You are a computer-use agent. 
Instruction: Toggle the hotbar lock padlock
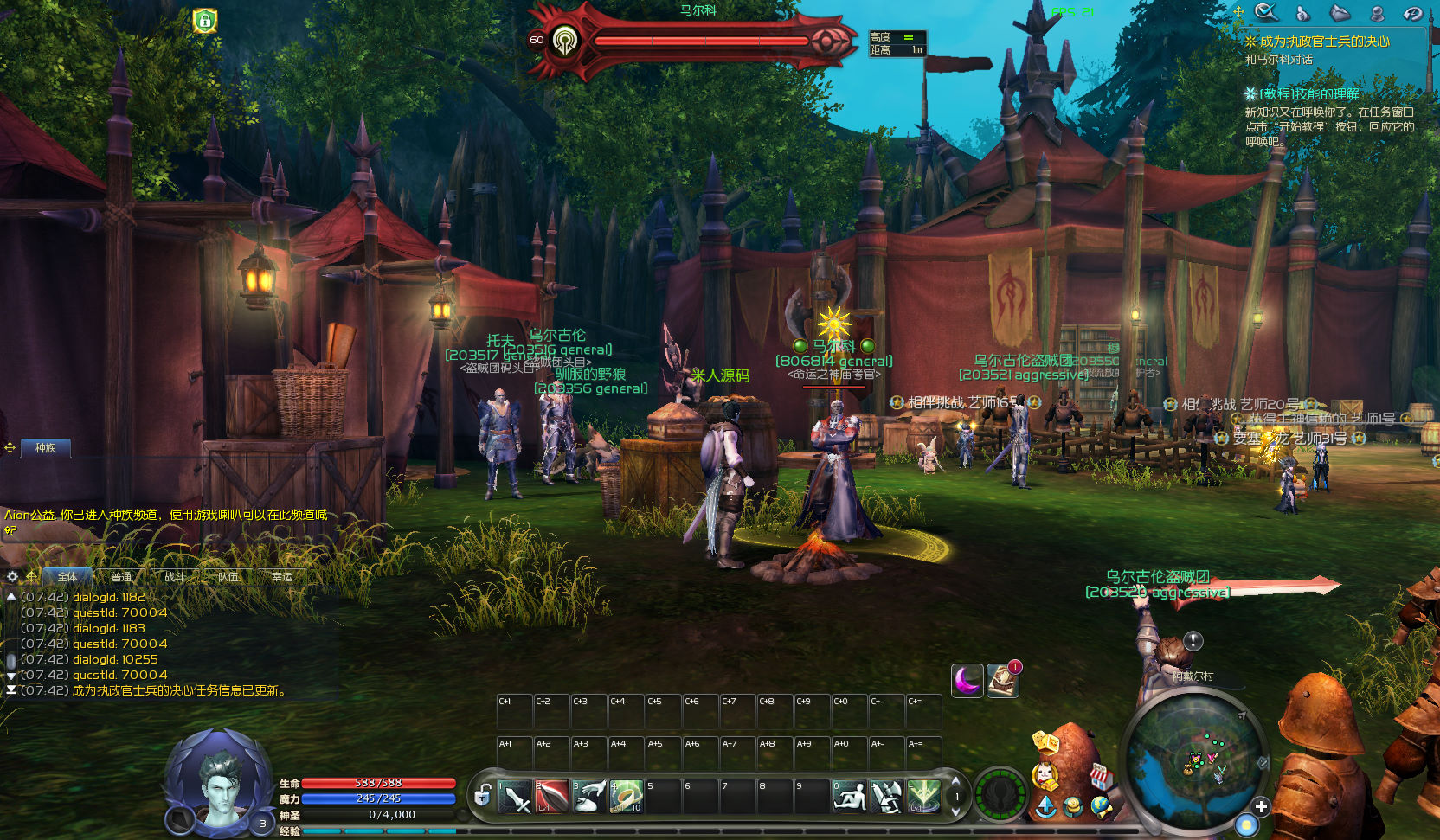pyautogui.click(x=483, y=794)
